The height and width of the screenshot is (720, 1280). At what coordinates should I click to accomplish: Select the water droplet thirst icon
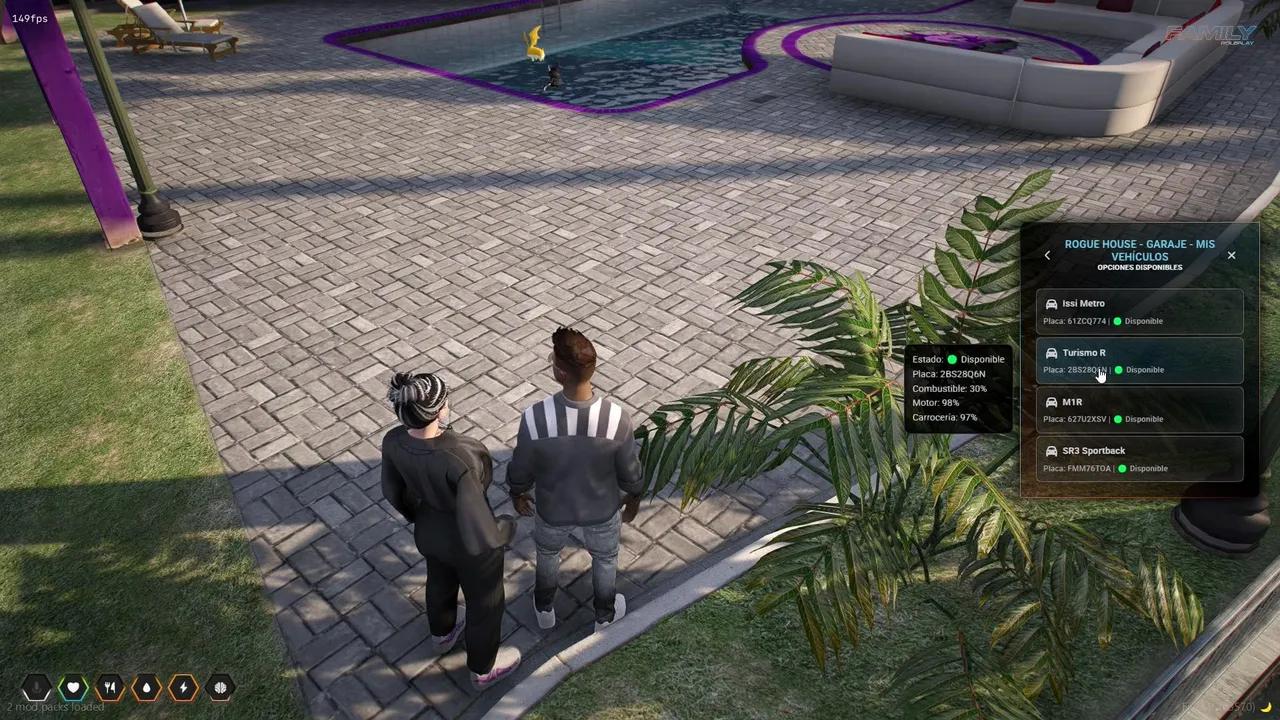pyautogui.click(x=146, y=687)
